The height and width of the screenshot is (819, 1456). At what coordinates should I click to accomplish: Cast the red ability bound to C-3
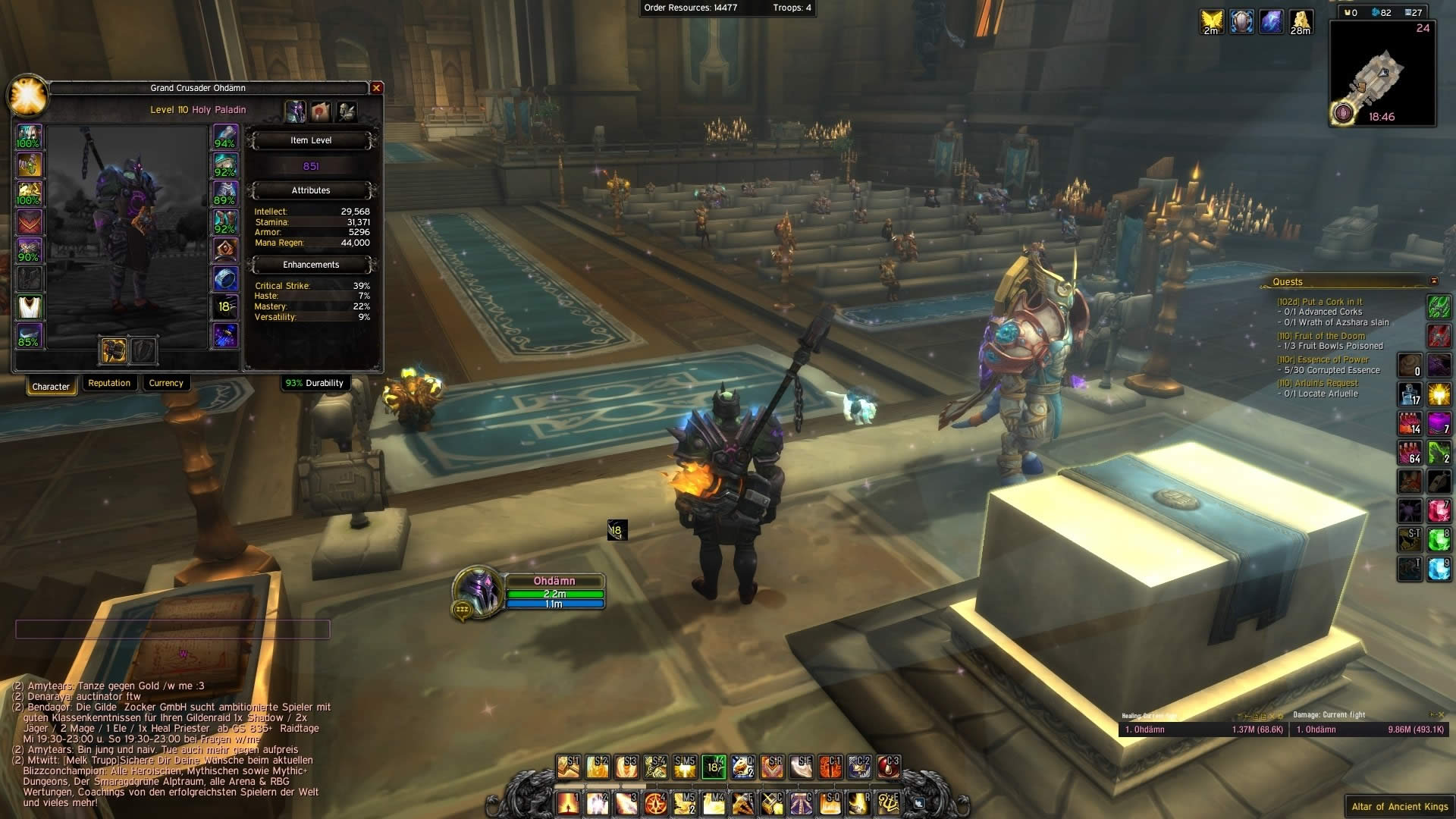click(888, 767)
